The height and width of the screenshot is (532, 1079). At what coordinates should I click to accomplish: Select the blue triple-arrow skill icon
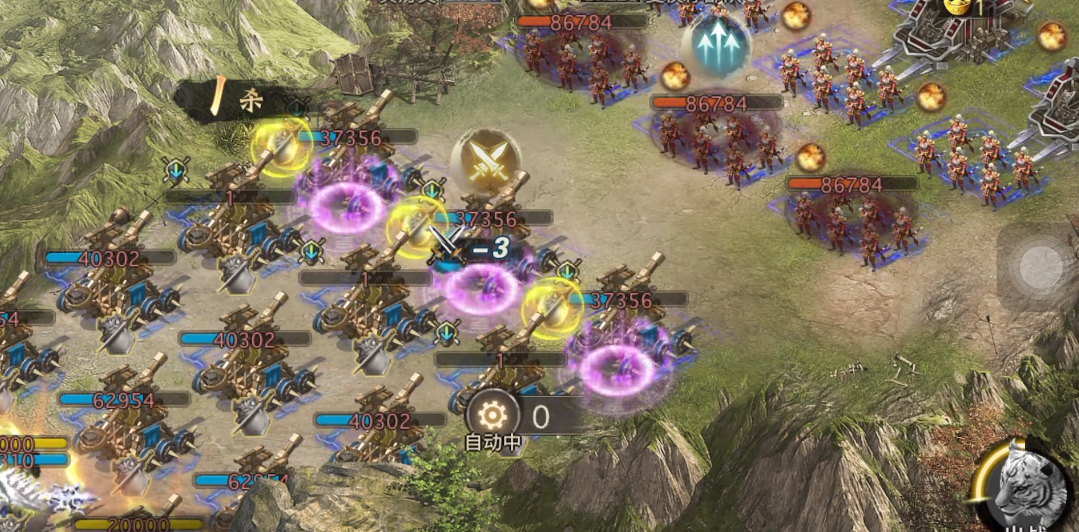point(716,44)
